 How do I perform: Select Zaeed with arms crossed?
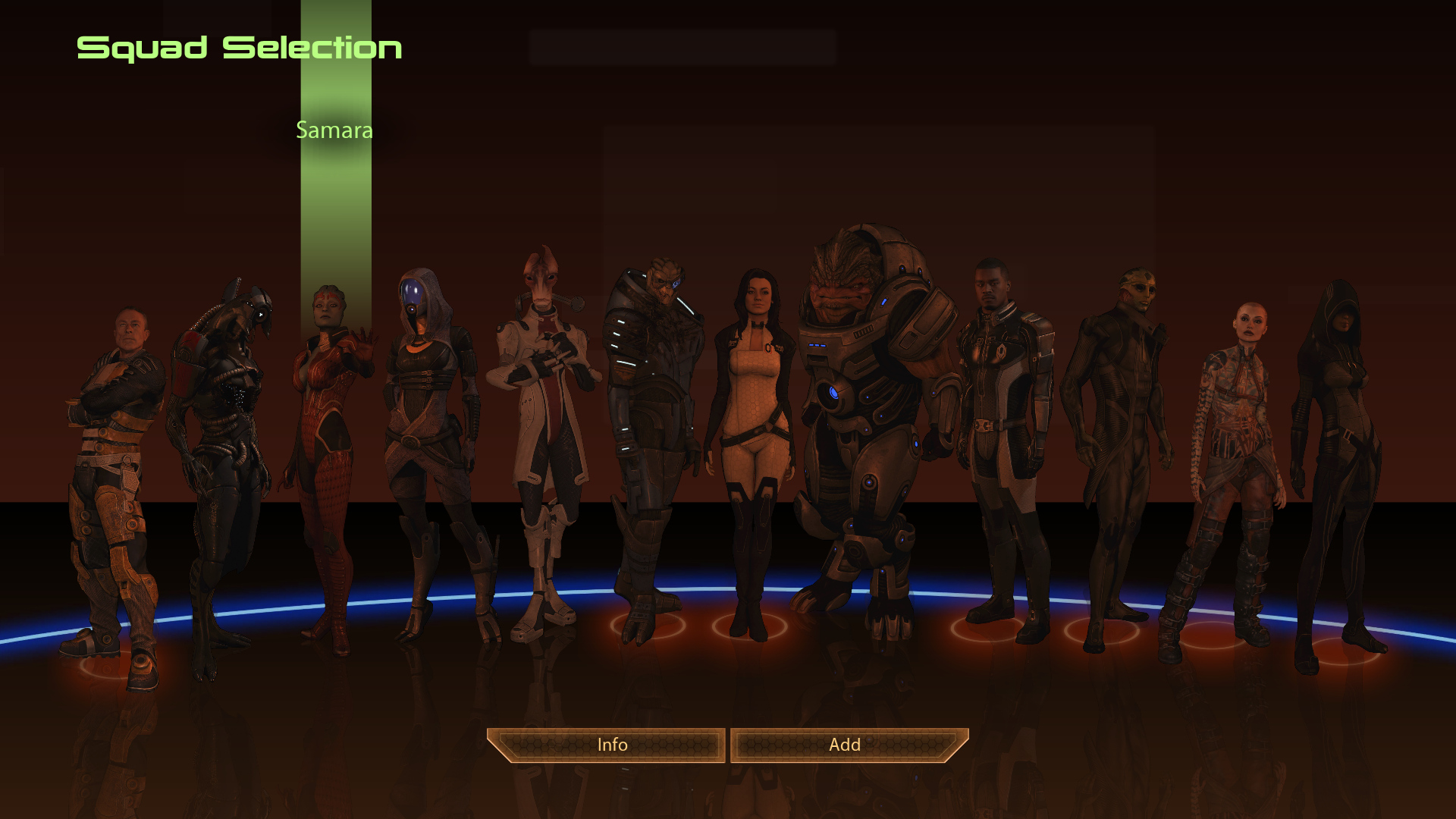point(114,455)
